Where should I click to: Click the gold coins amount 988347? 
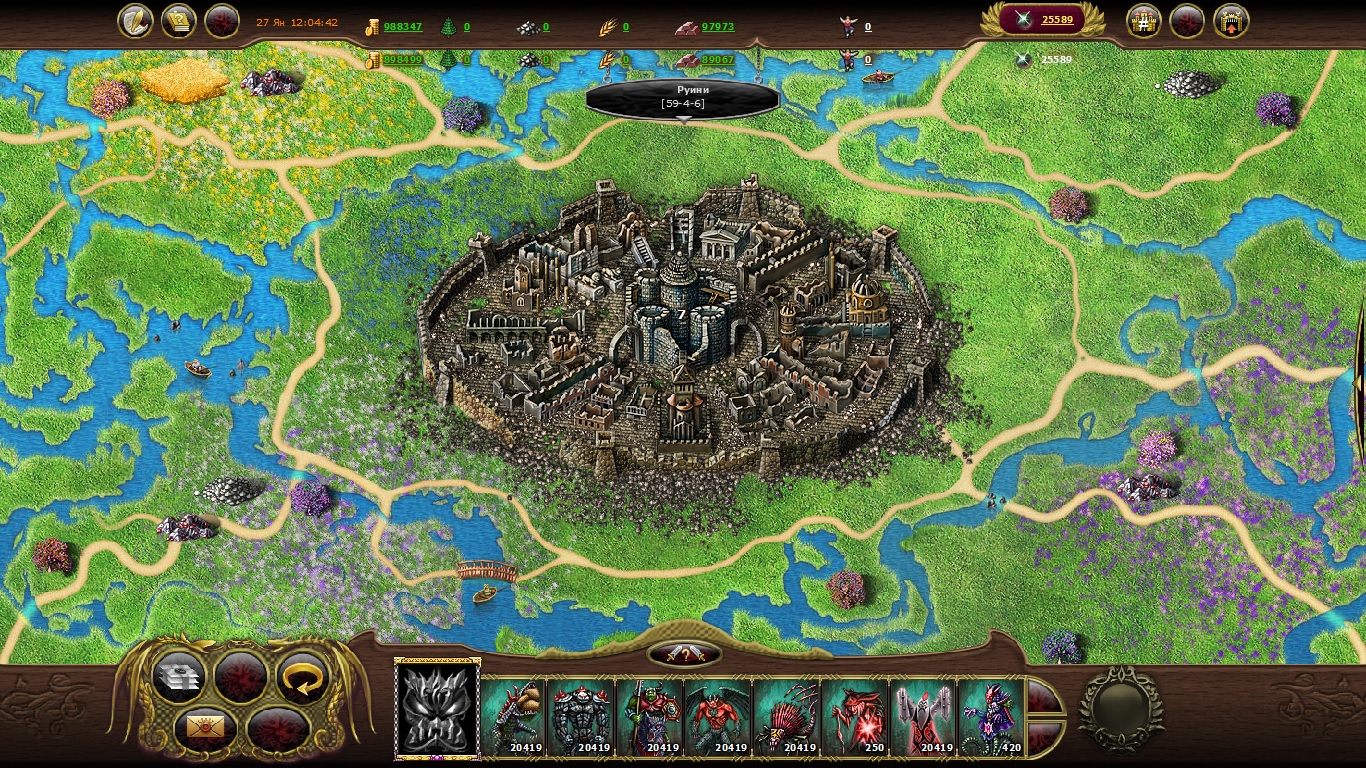coord(402,27)
